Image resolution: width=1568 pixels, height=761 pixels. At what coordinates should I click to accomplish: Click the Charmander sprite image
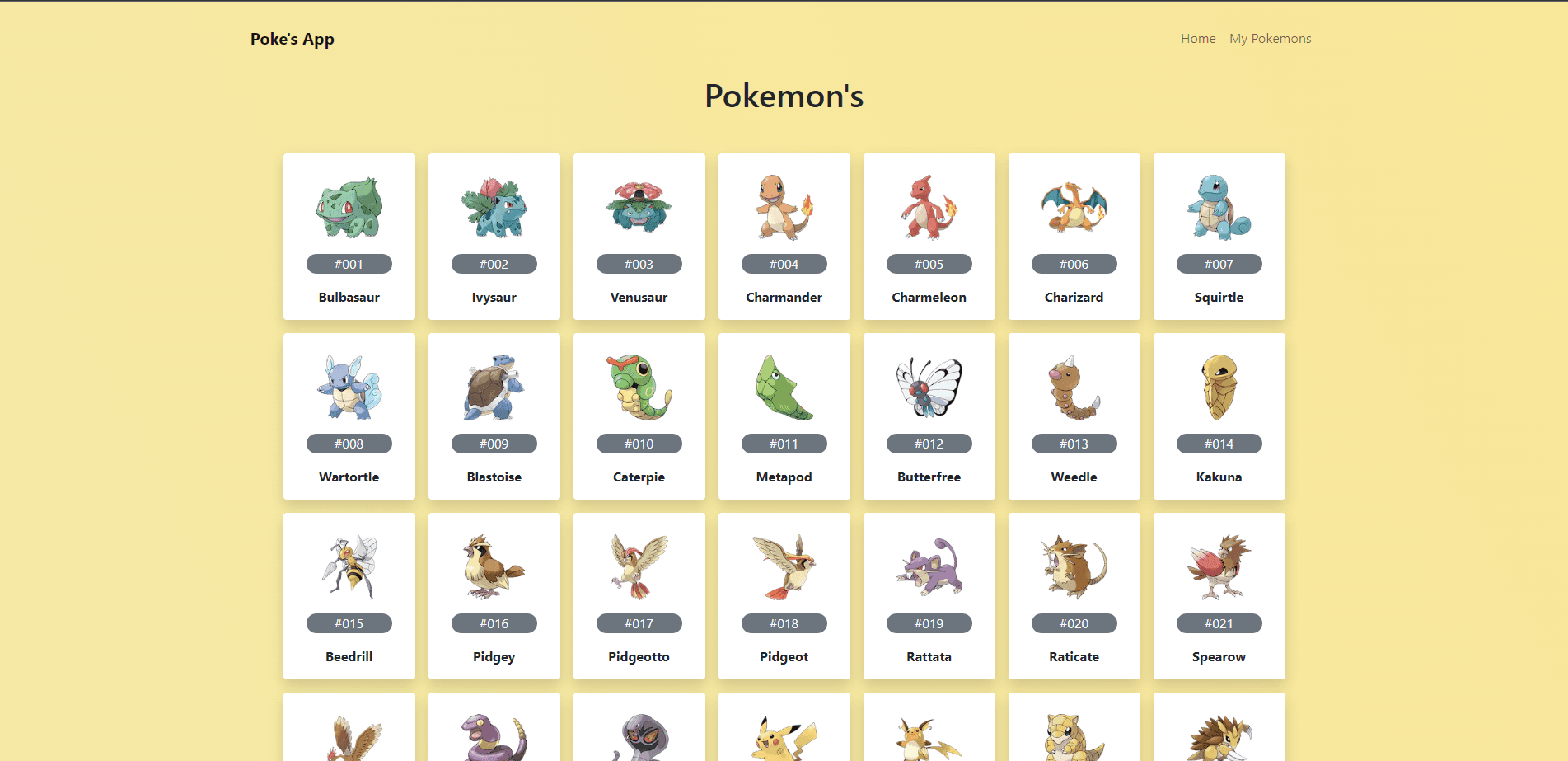click(784, 206)
